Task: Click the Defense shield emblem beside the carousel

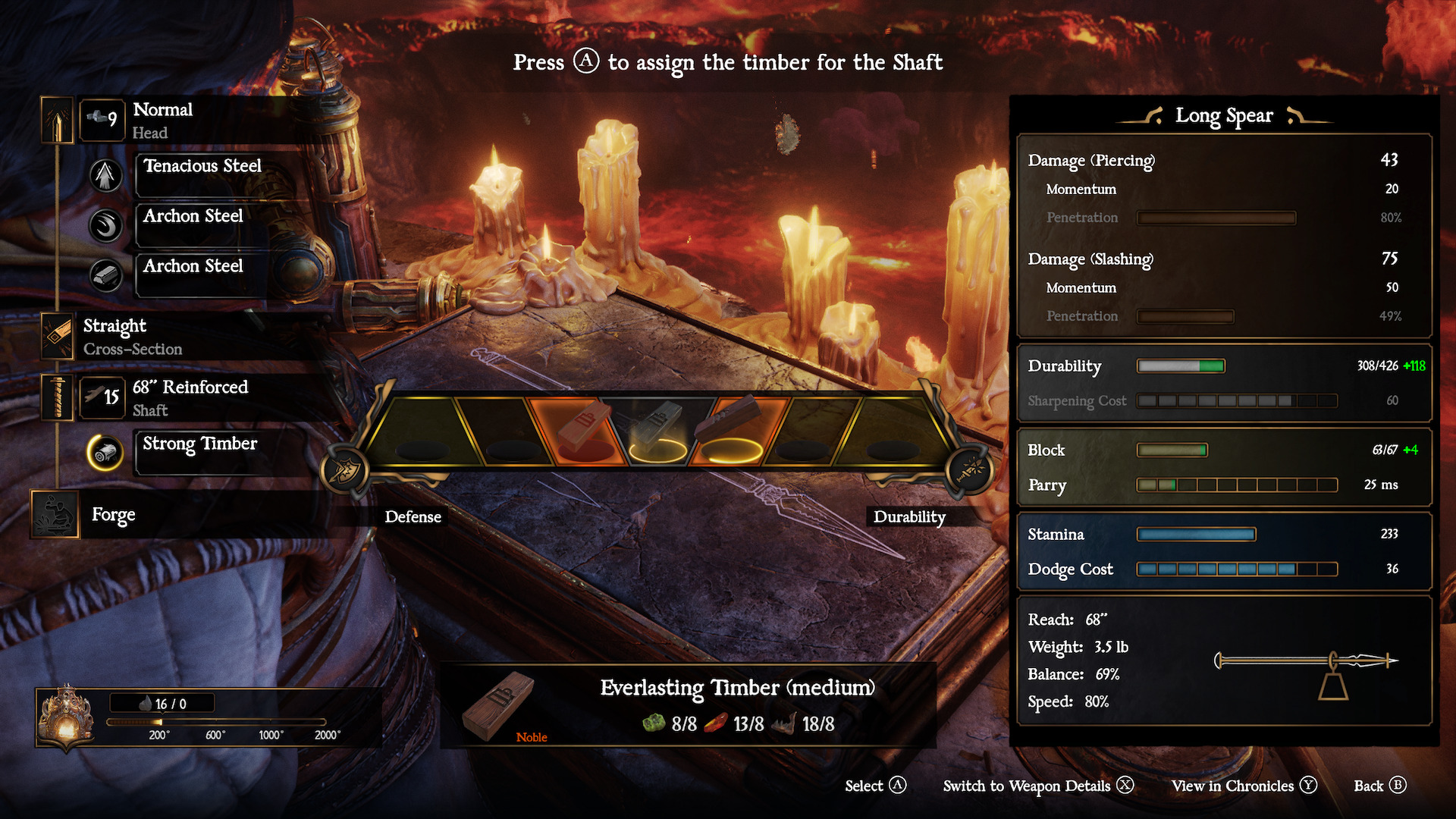Action: click(345, 471)
